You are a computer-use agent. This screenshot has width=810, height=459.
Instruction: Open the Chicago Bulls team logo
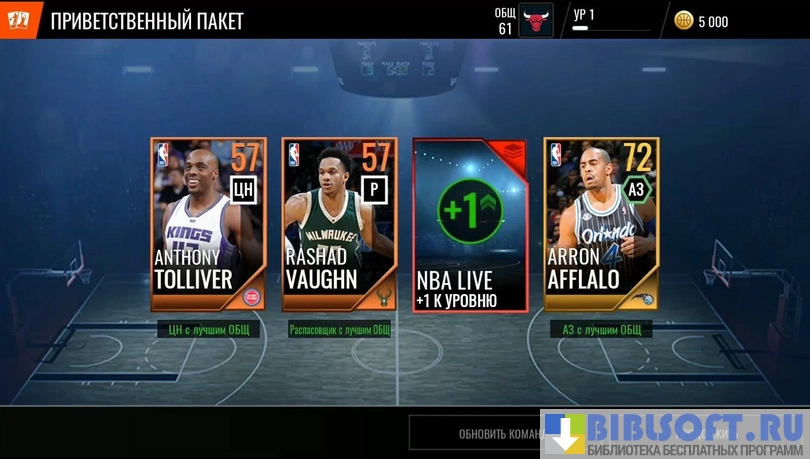(536, 20)
